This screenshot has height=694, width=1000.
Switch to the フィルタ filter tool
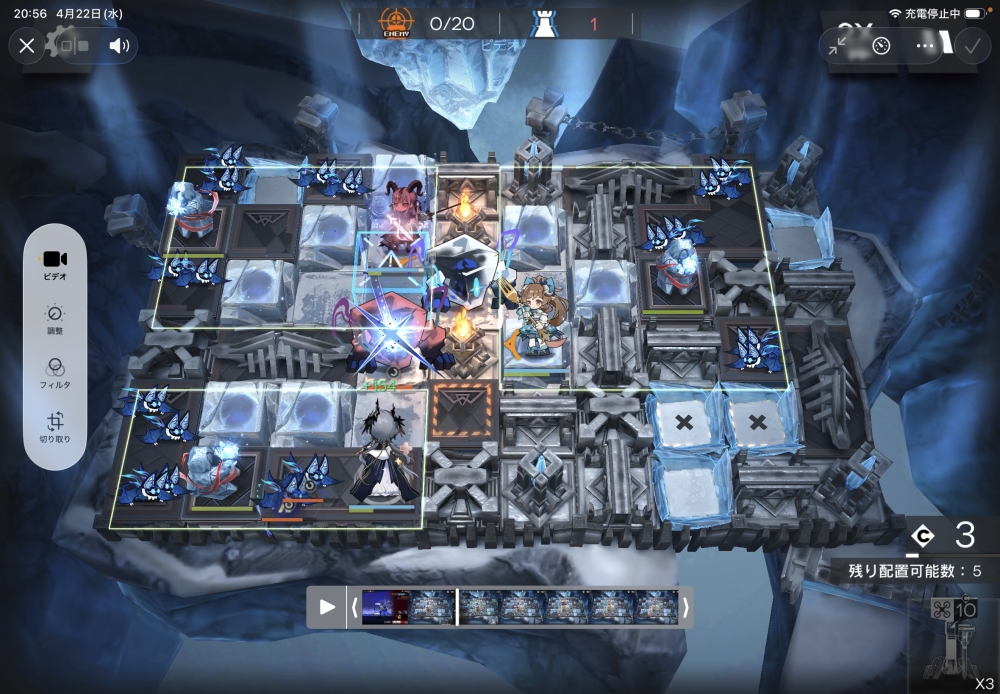55,373
